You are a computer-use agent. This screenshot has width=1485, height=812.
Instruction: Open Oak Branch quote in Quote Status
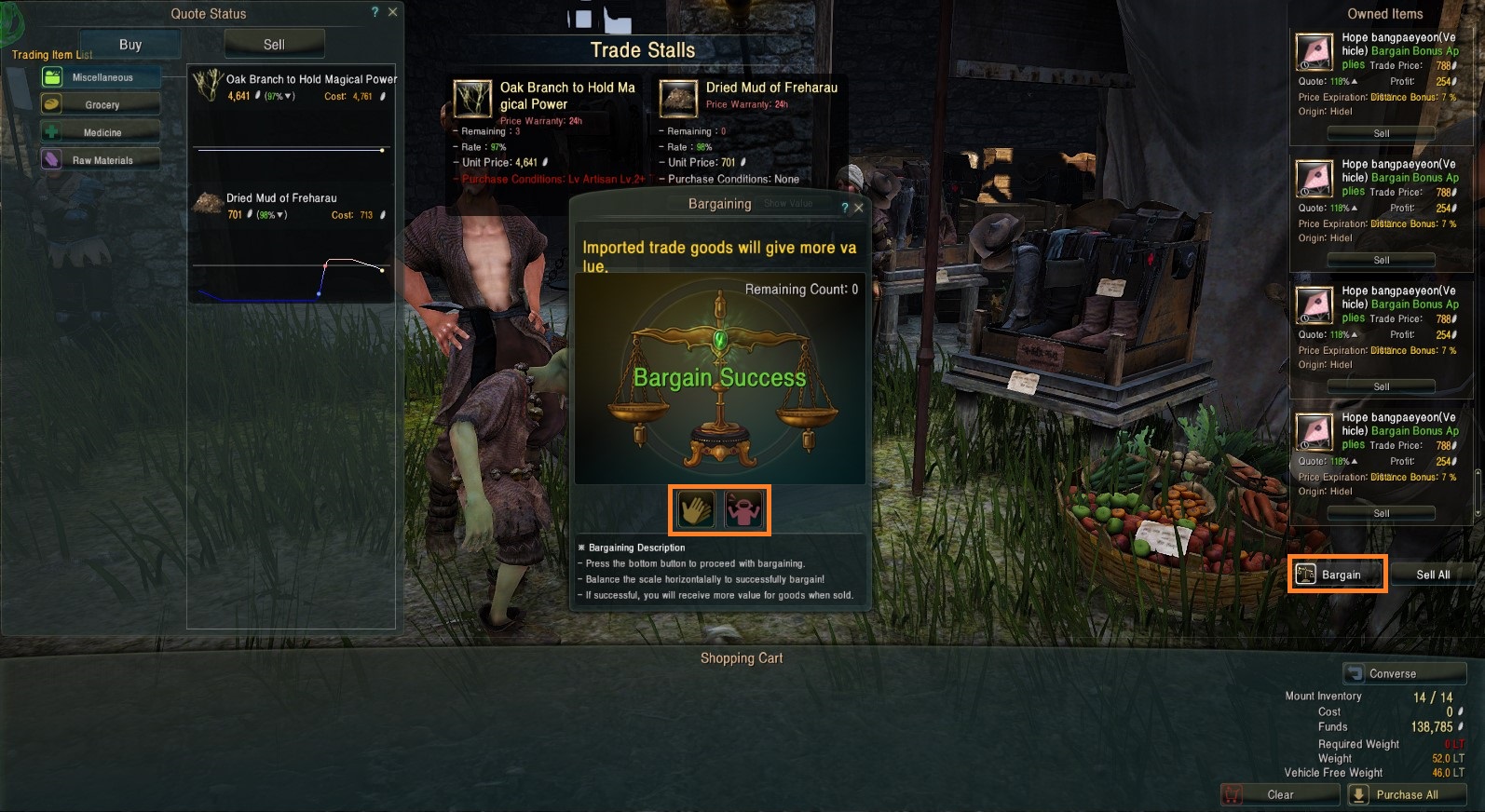[x=292, y=87]
